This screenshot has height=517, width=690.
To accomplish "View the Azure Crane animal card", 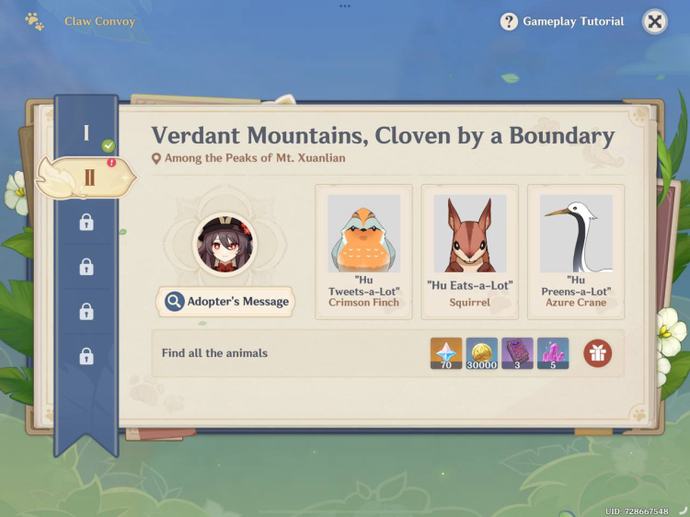I will tap(576, 252).
